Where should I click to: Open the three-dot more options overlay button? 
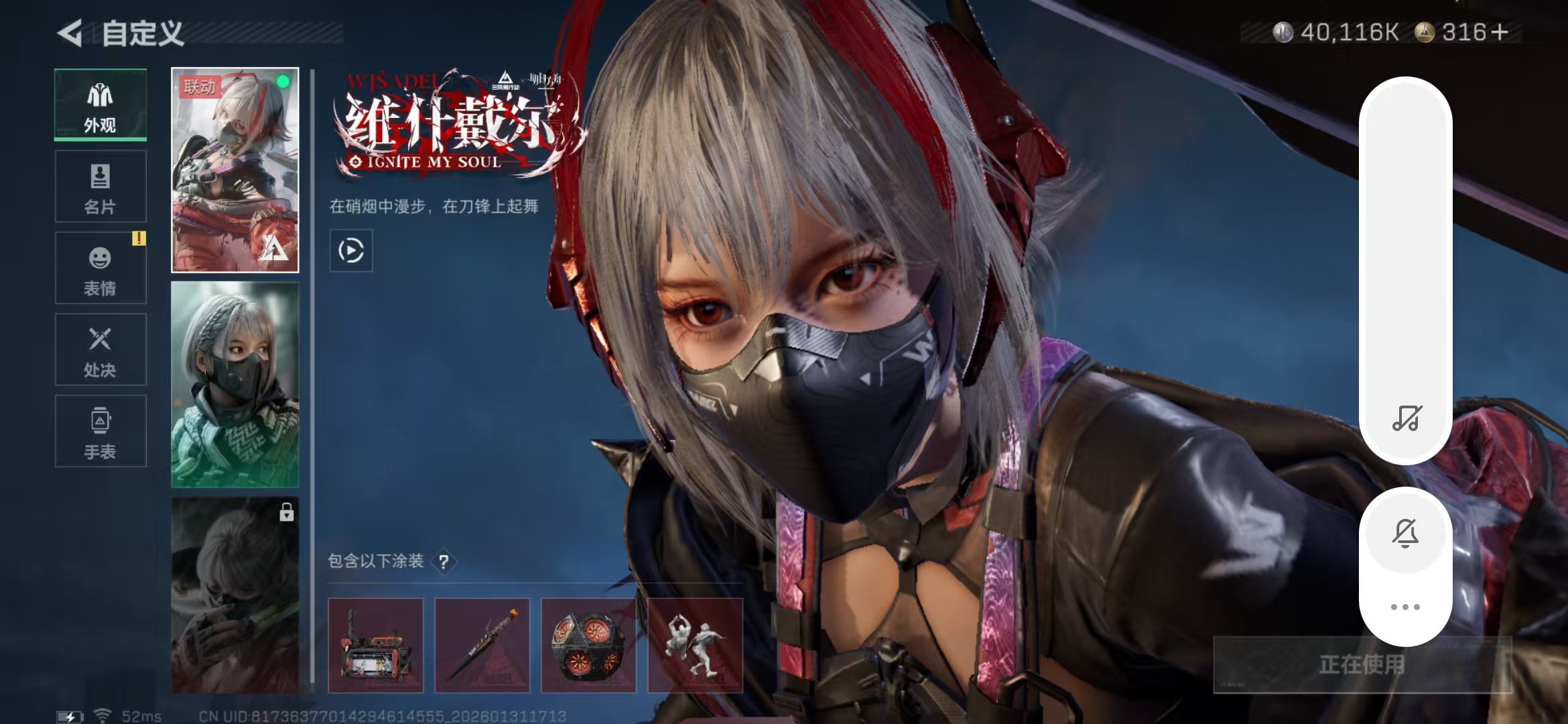pyautogui.click(x=1405, y=607)
